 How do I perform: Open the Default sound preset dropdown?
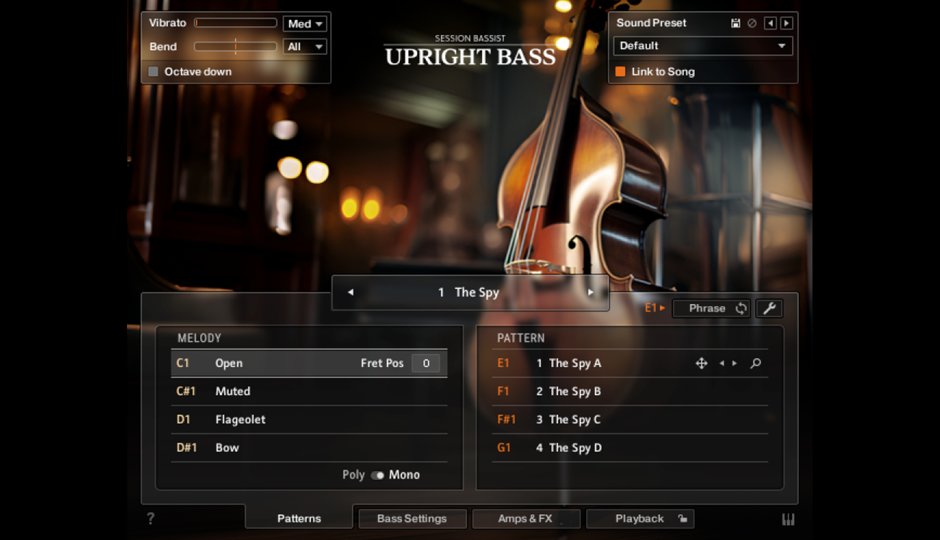pyautogui.click(x=702, y=46)
